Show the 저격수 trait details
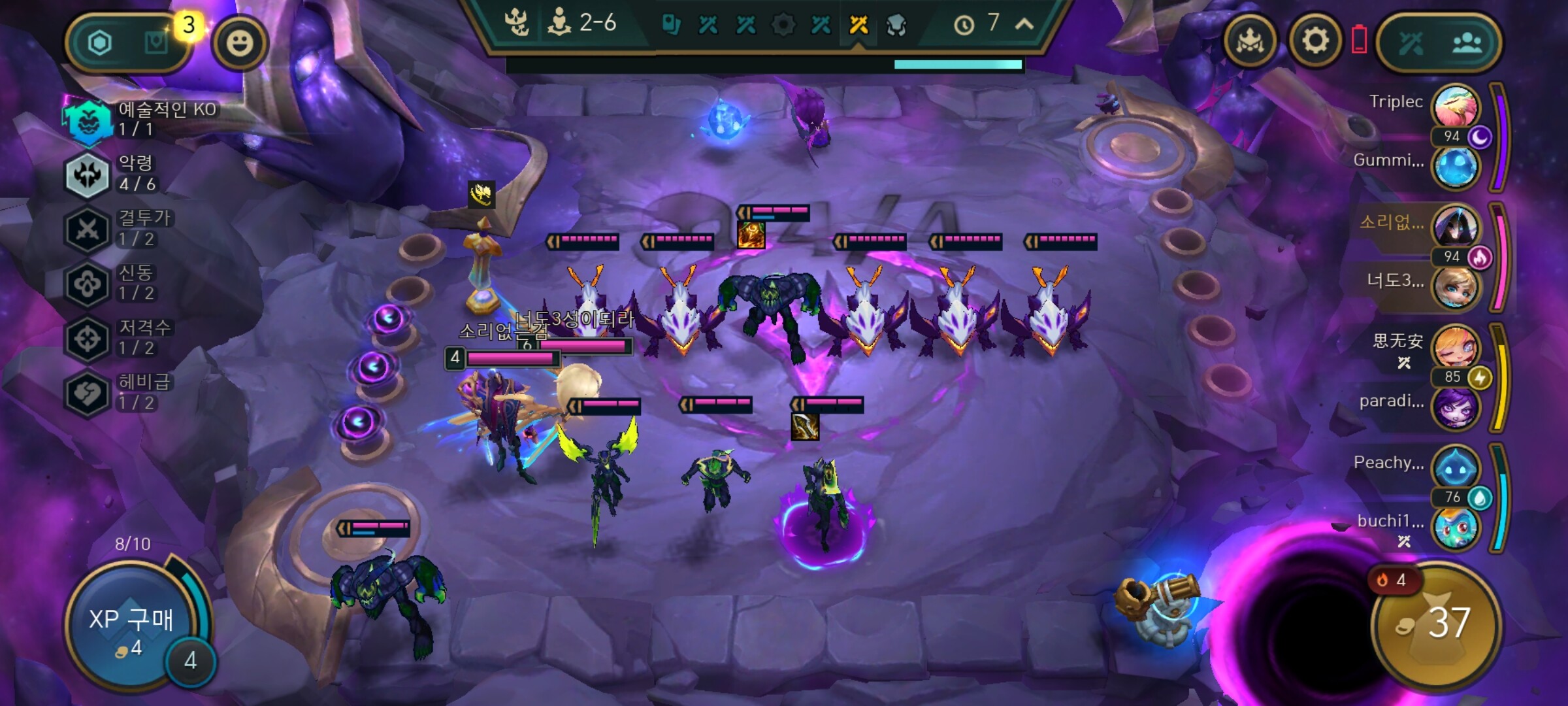 coord(88,338)
